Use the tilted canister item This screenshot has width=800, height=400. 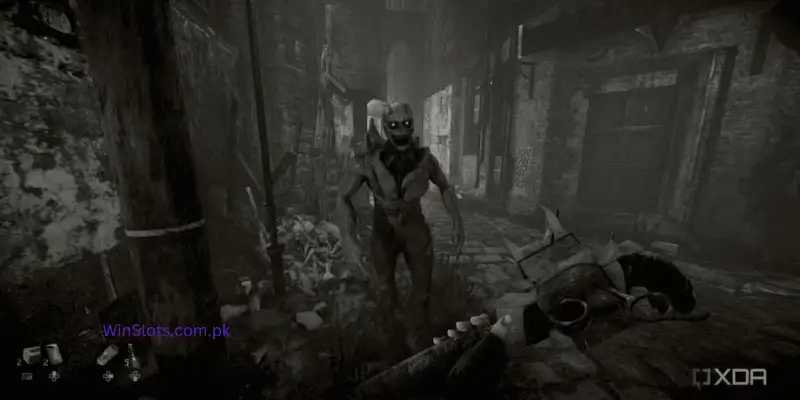106,354
